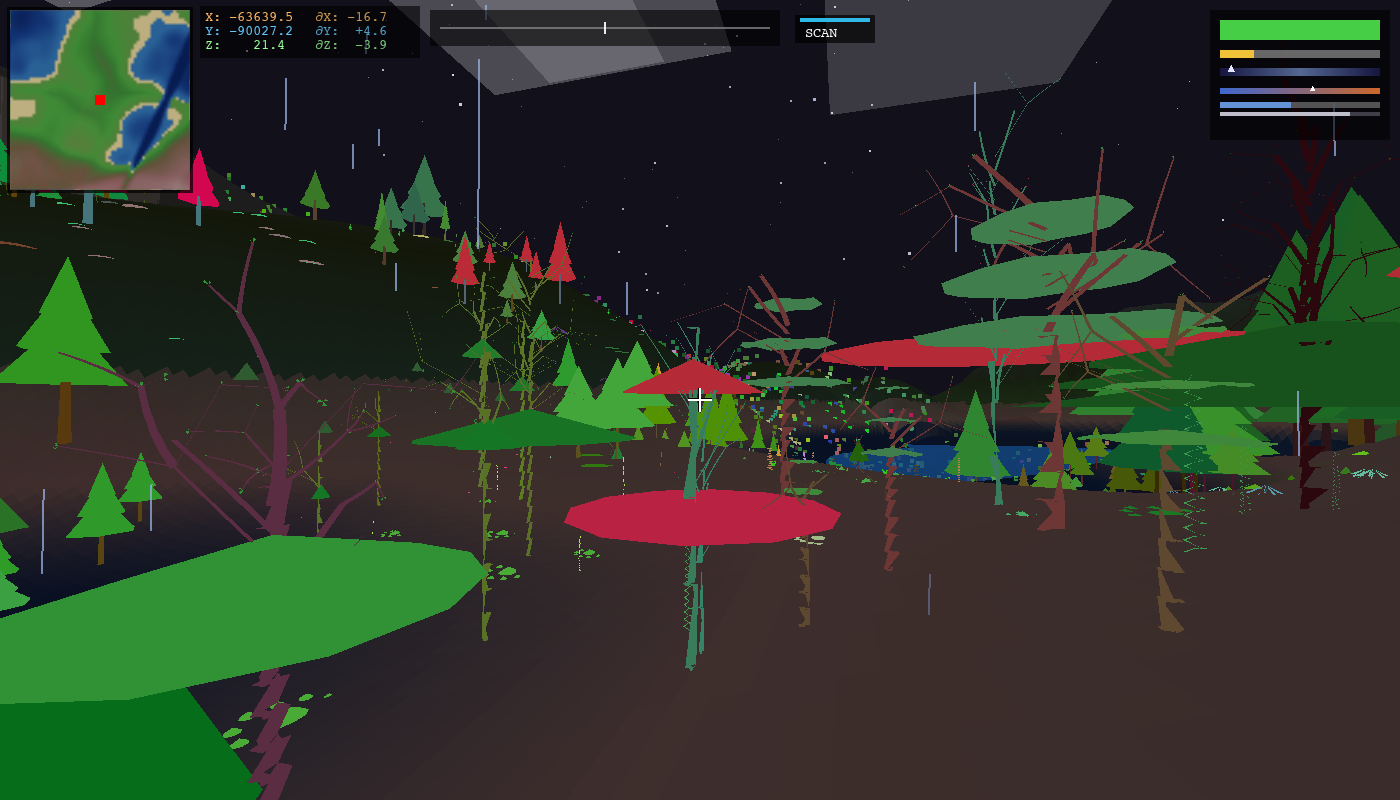The height and width of the screenshot is (800, 1400).
Task: Click the yellow level bar in the right panel
Action: tap(1237, 54)
